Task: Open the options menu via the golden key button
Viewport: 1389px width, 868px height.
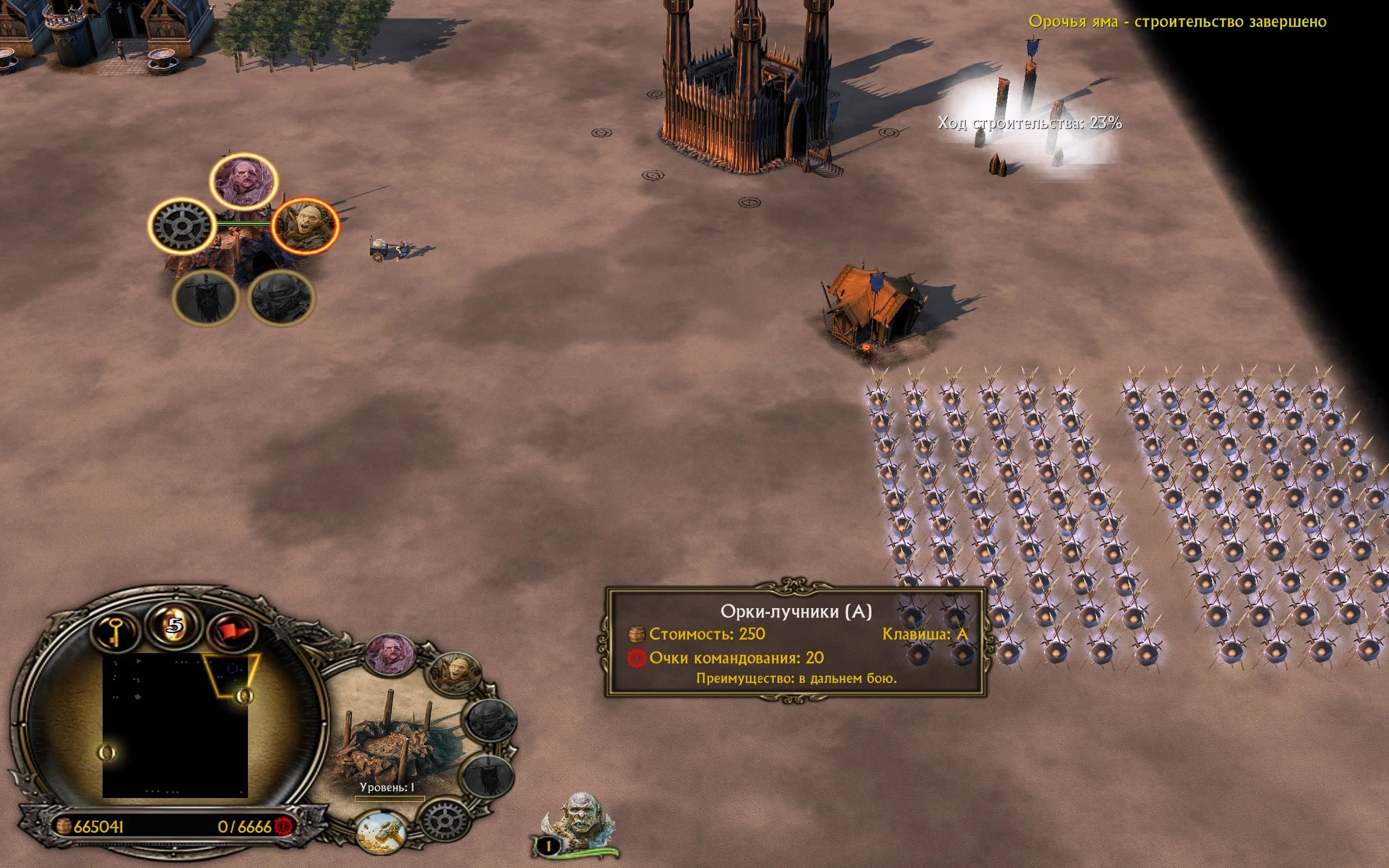Action: click(116, 631)
